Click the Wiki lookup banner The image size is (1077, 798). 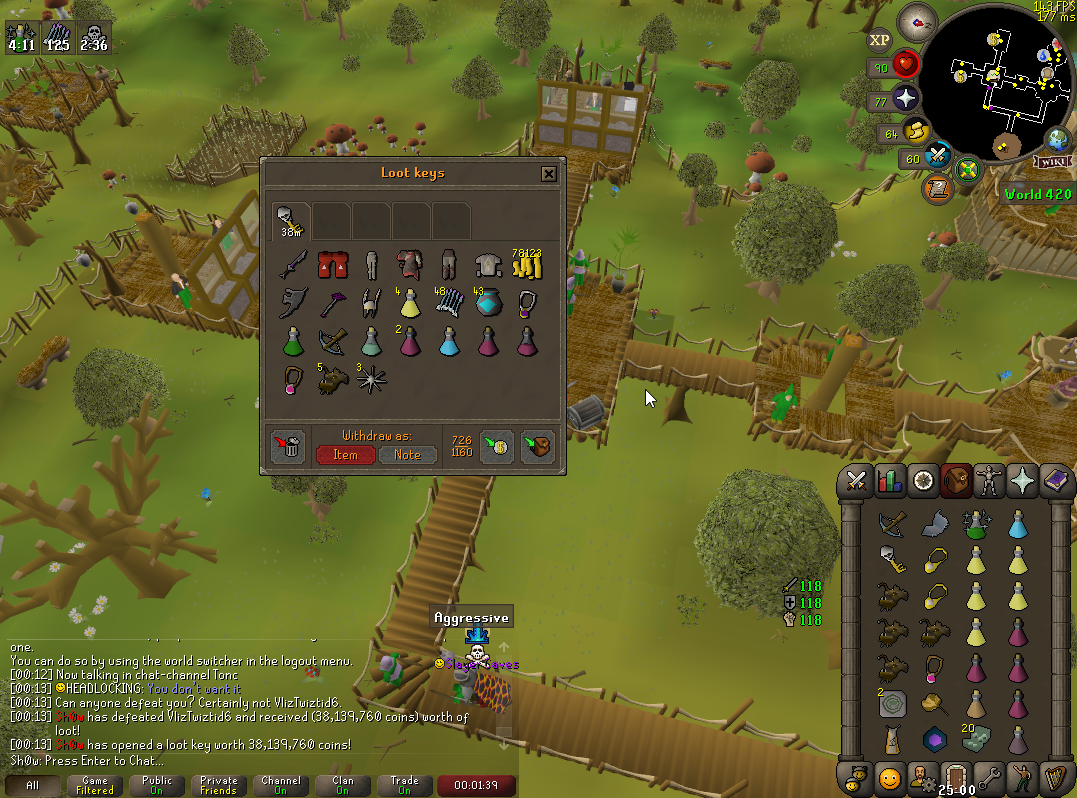[x=1053, y=162]
